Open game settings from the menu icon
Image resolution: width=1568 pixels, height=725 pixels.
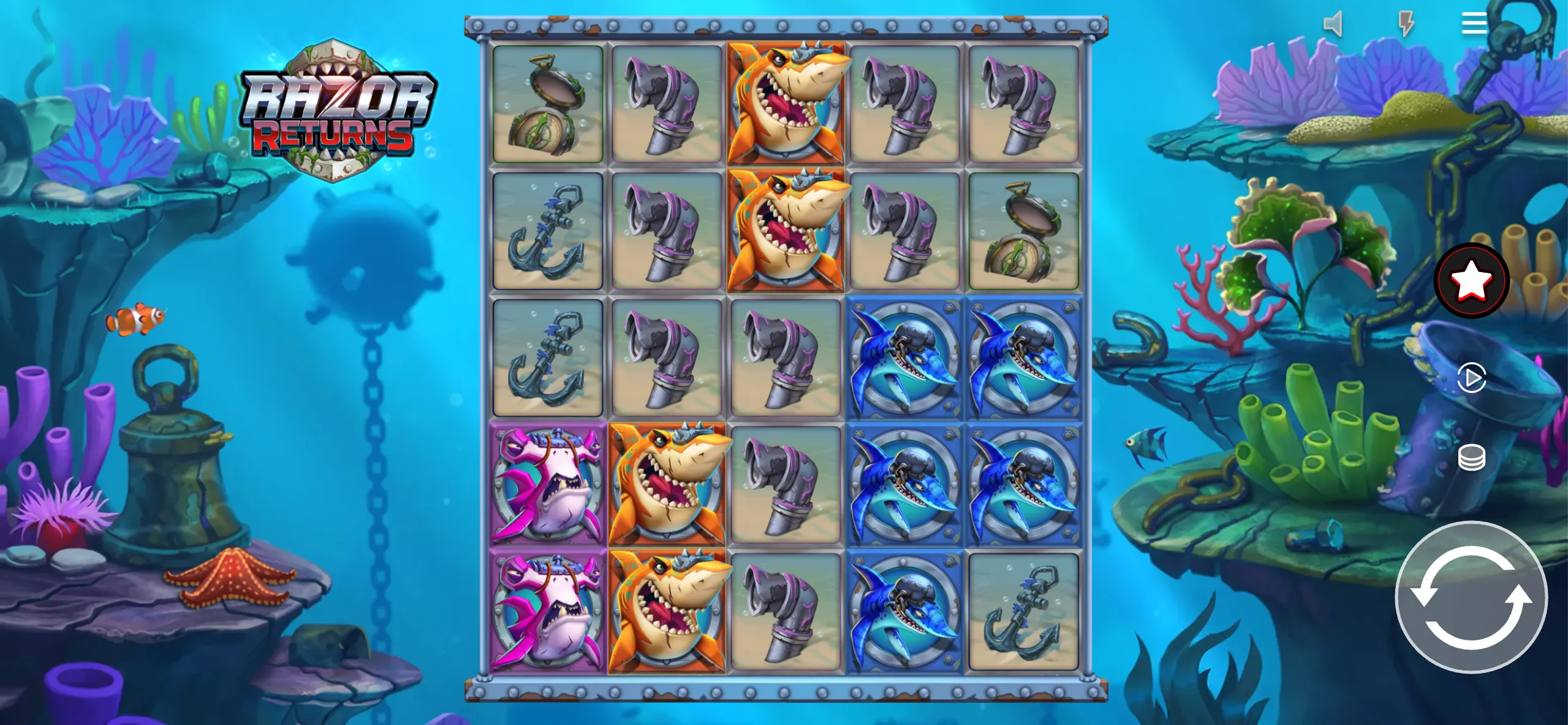(x=1473, y=23)
